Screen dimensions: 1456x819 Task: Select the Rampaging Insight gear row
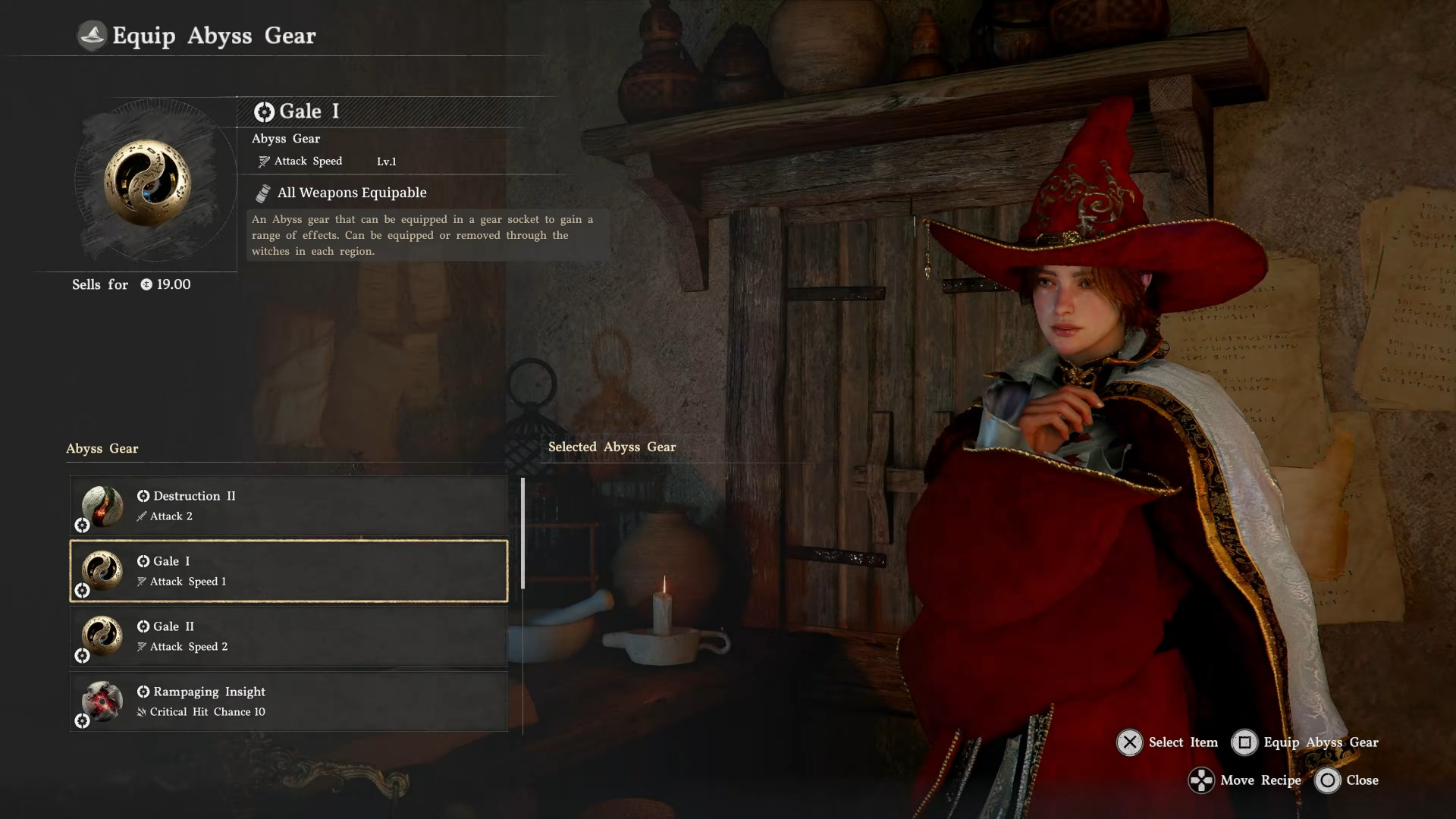tap(288, 701)
